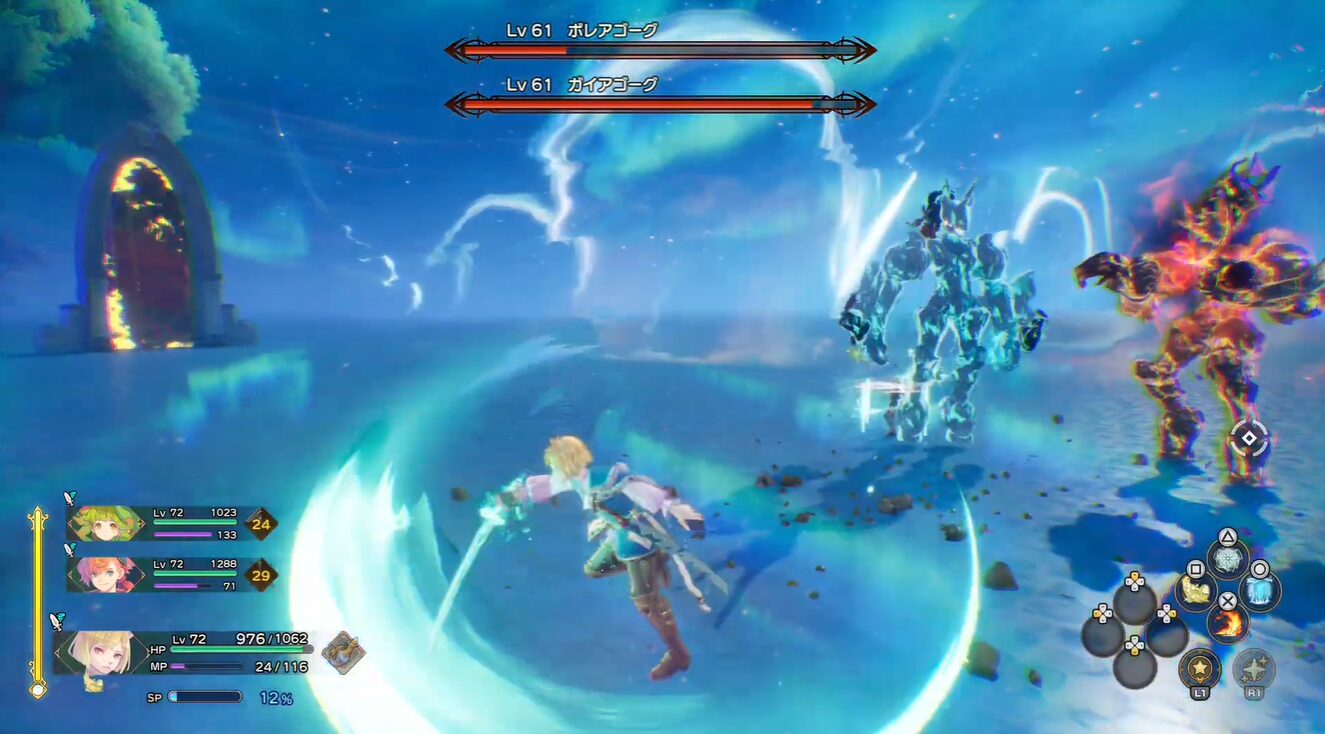Open the greyed sparkle shortcut ring
The image size is (1325, 734).
tap(1253, 668)
